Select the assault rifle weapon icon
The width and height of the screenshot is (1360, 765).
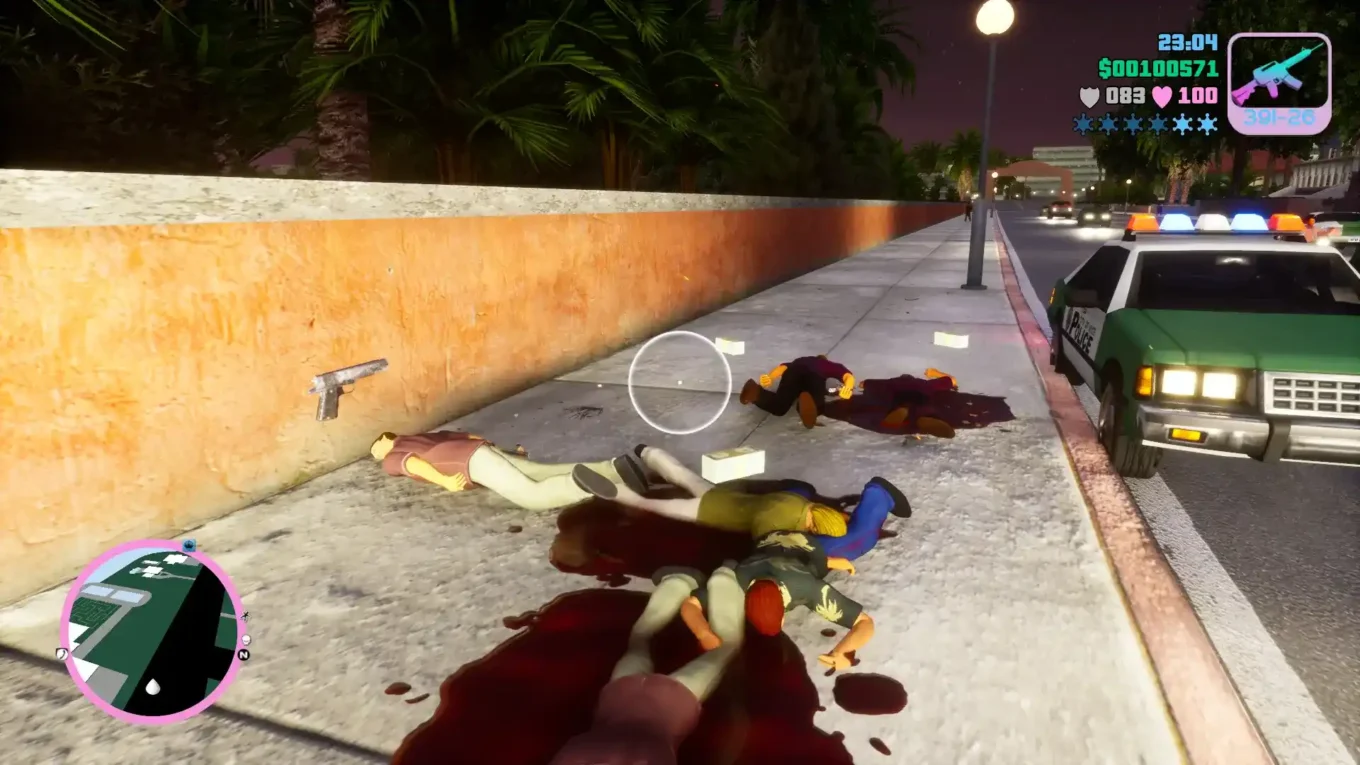1278,74
